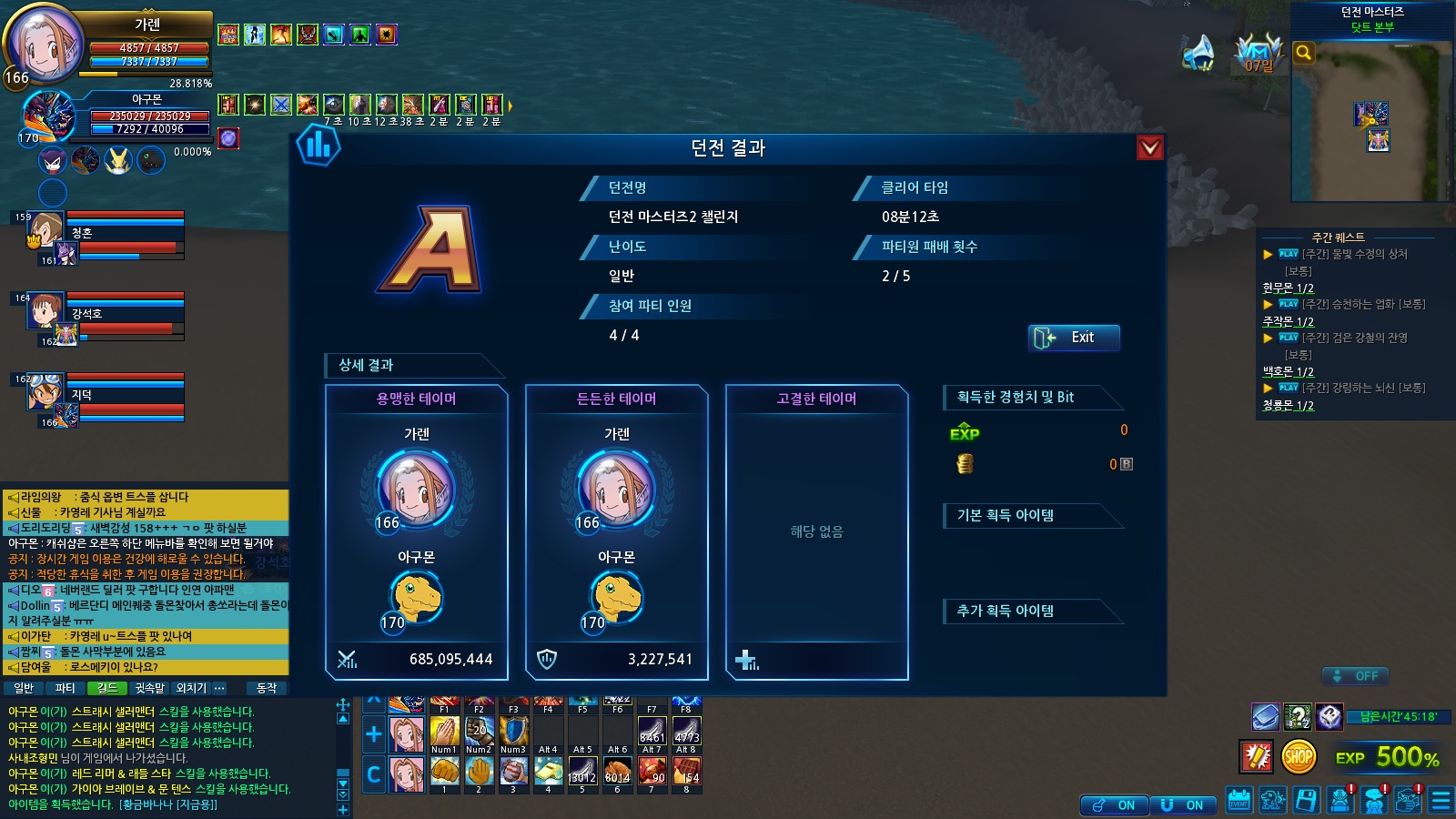Image resolution: width=1456 pixels, height=819 pixels.
Task: Open the megaphone announcement icon
Action: pos(1199,53)
